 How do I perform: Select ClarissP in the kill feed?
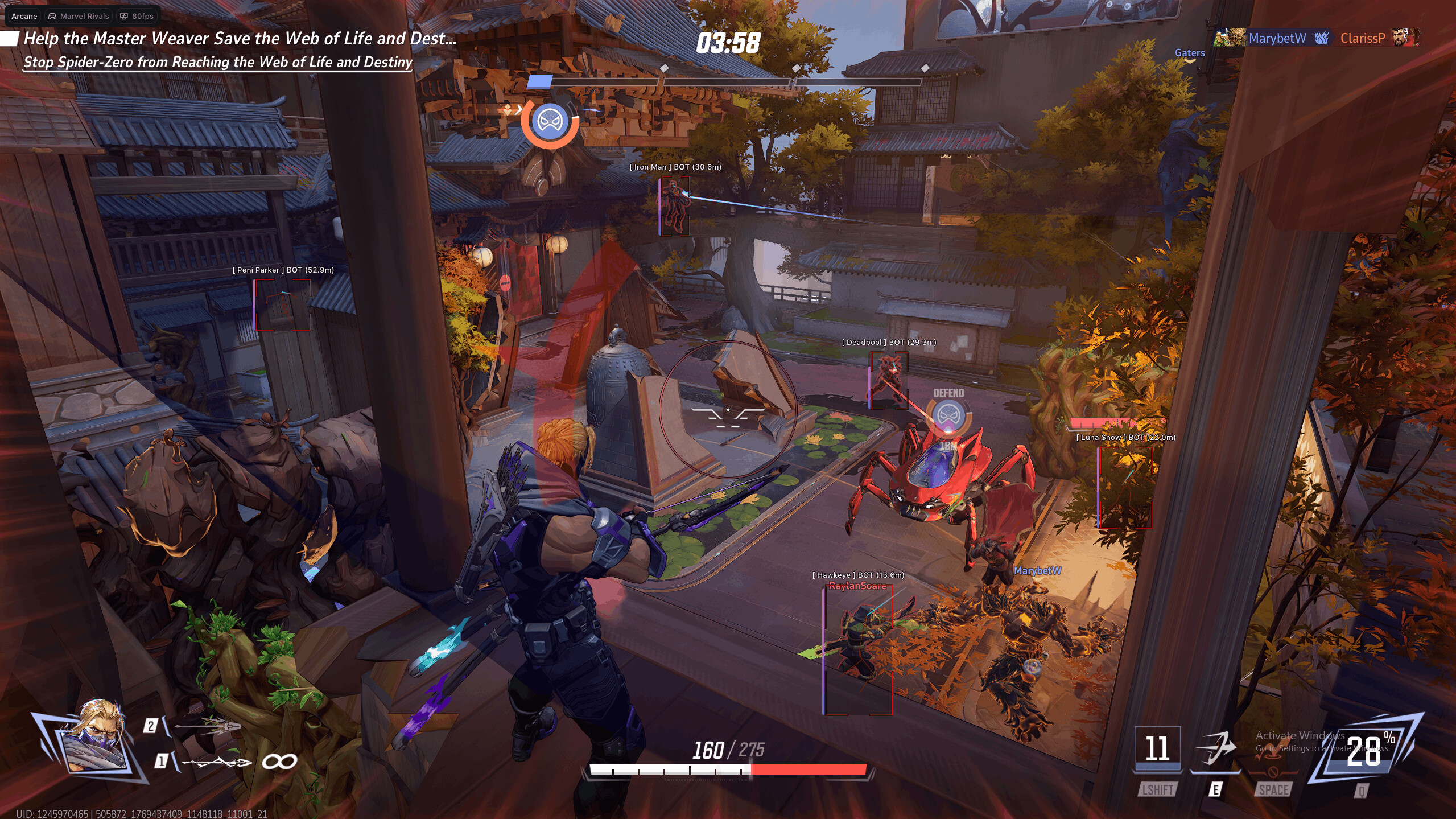coord(1362,38)
